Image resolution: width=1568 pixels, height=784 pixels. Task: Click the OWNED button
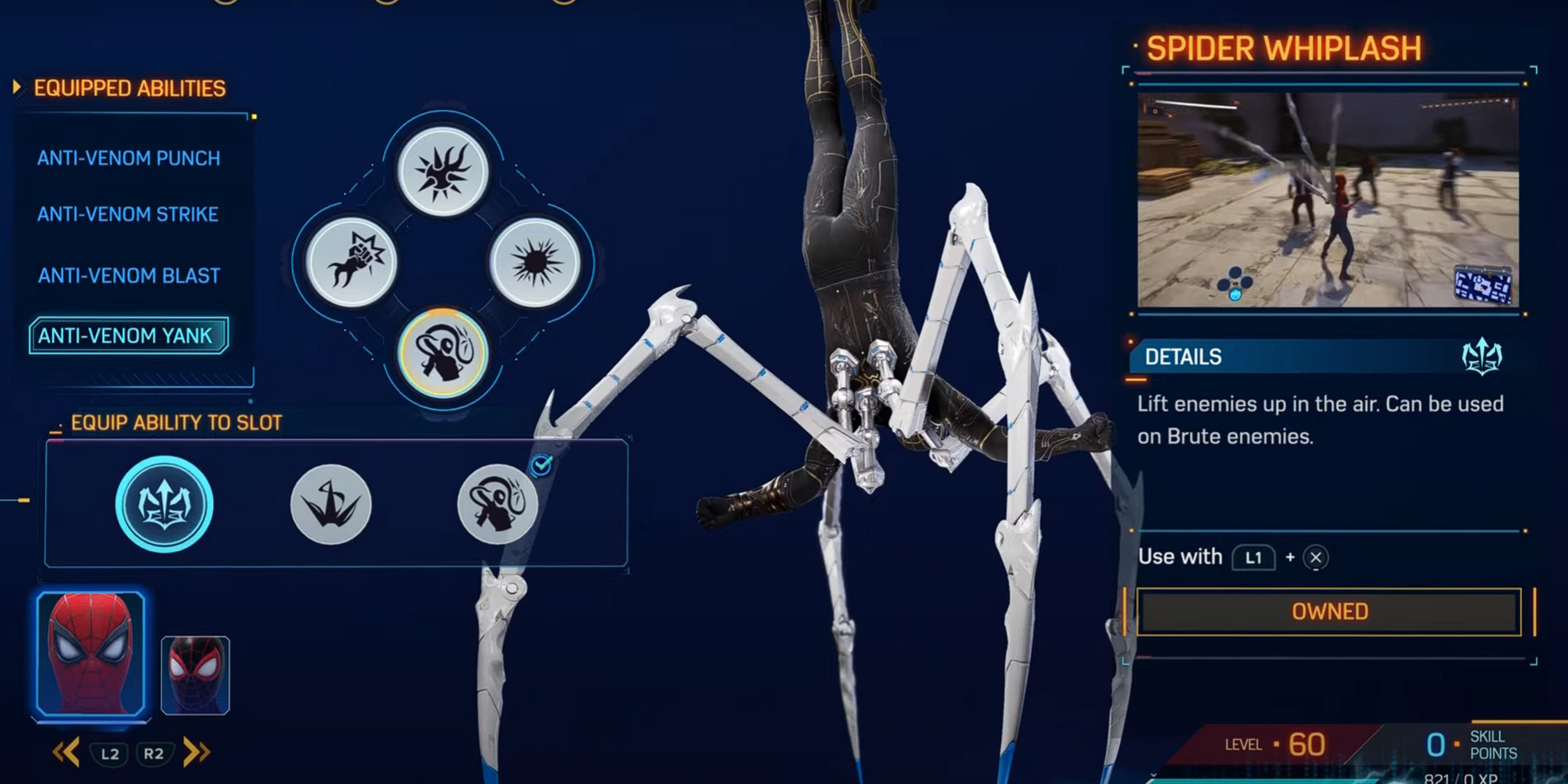click(x=1328, y=611)
